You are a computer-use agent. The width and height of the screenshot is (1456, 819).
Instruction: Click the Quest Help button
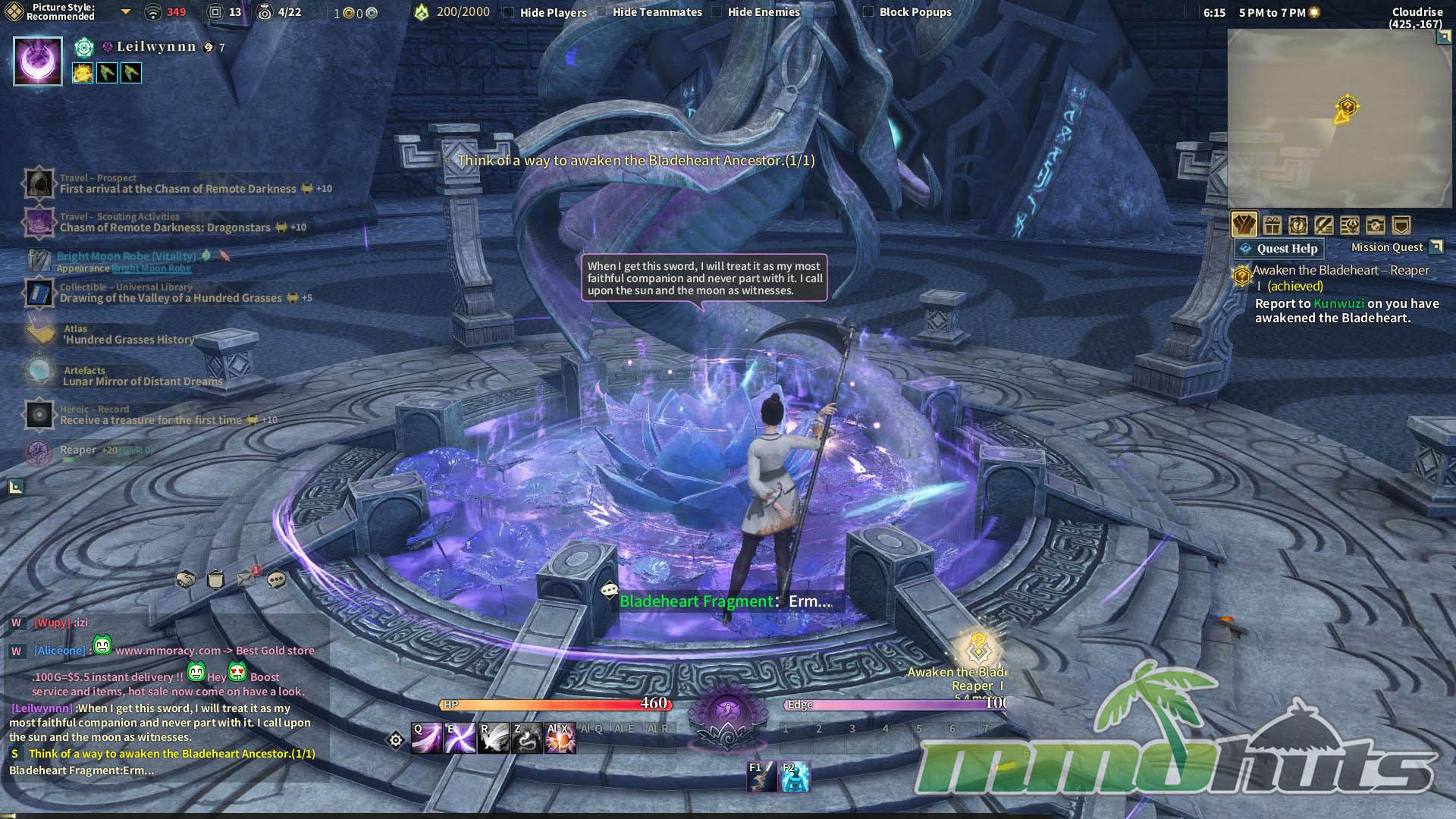coord(1279,249)
